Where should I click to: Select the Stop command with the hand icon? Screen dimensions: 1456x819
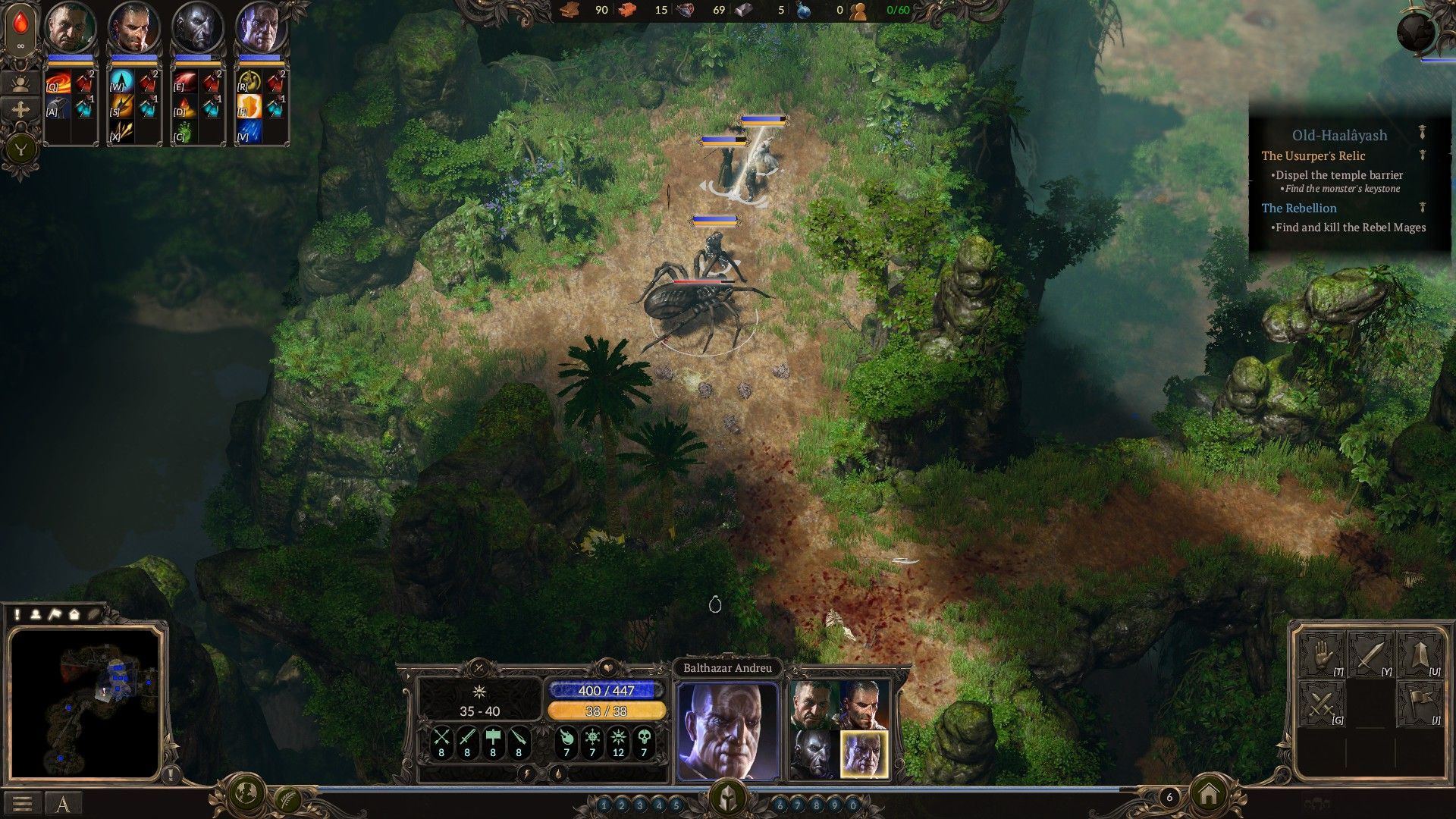tap(1321, 655)
